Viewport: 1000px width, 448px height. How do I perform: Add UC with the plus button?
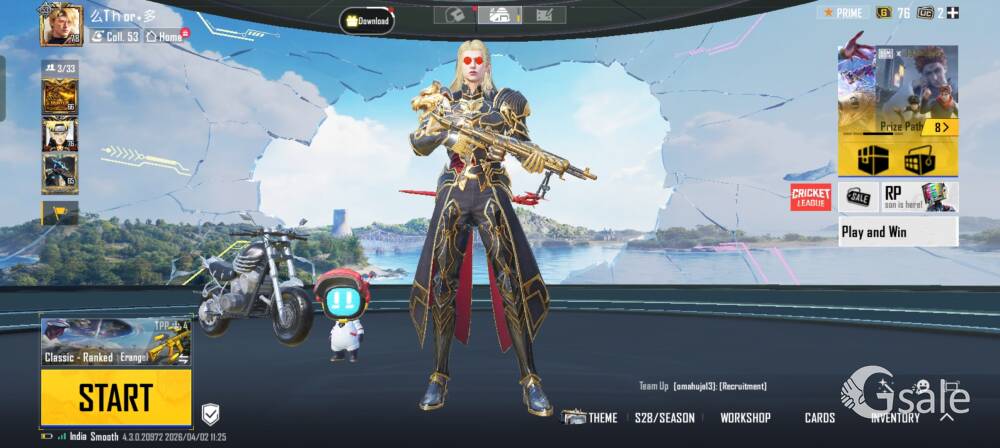(x=952, y=12)
